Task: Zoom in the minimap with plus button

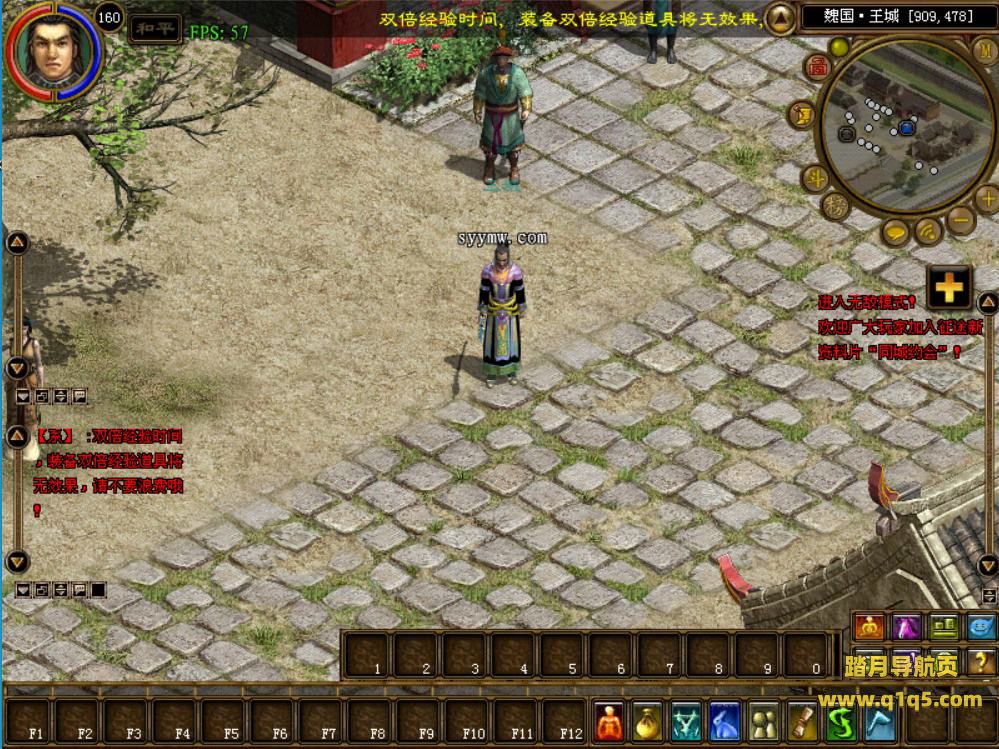Action: (x=985, y=196)
